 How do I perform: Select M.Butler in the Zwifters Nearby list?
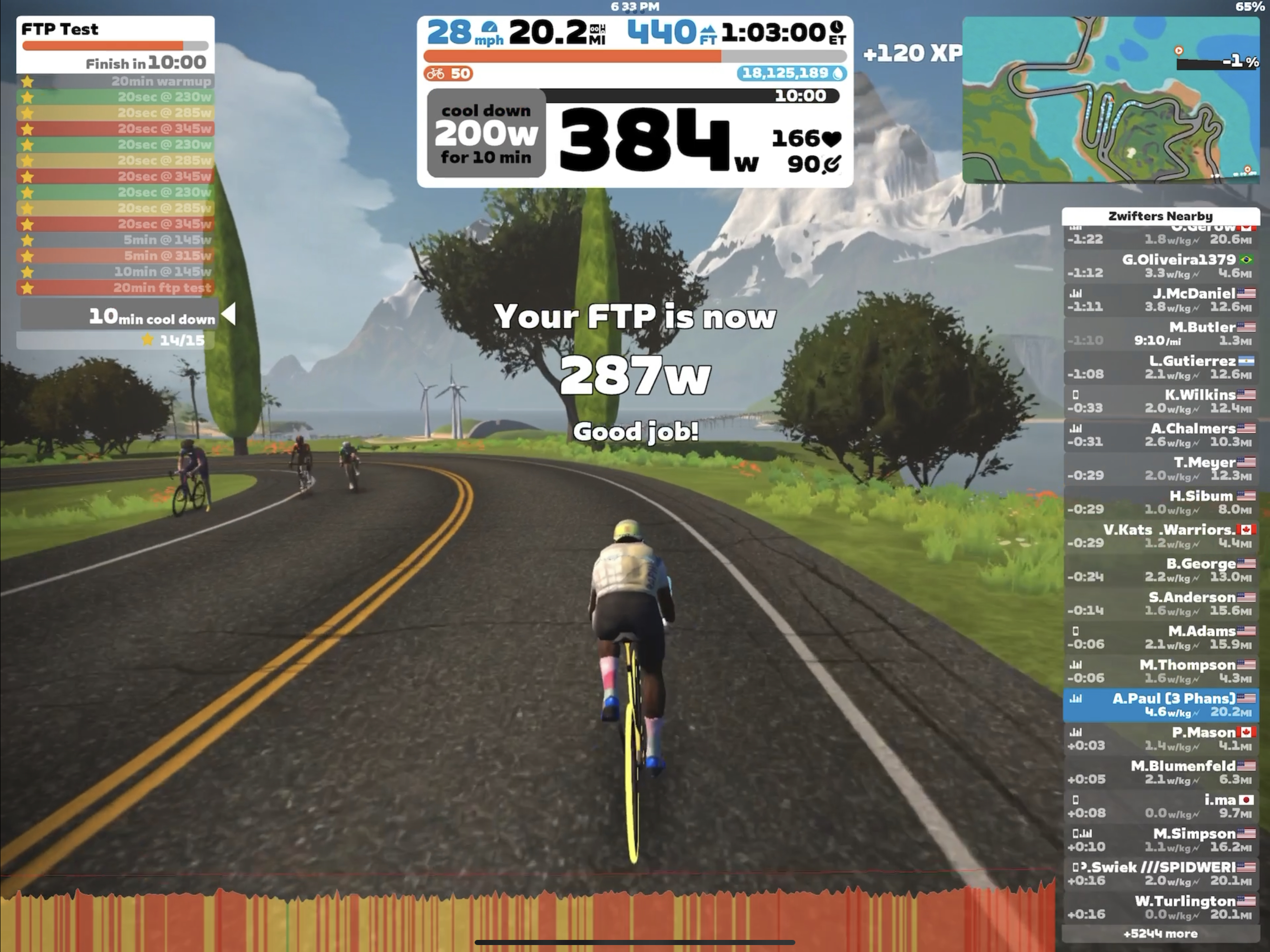pyautogui.click(x=1160, y=334)
